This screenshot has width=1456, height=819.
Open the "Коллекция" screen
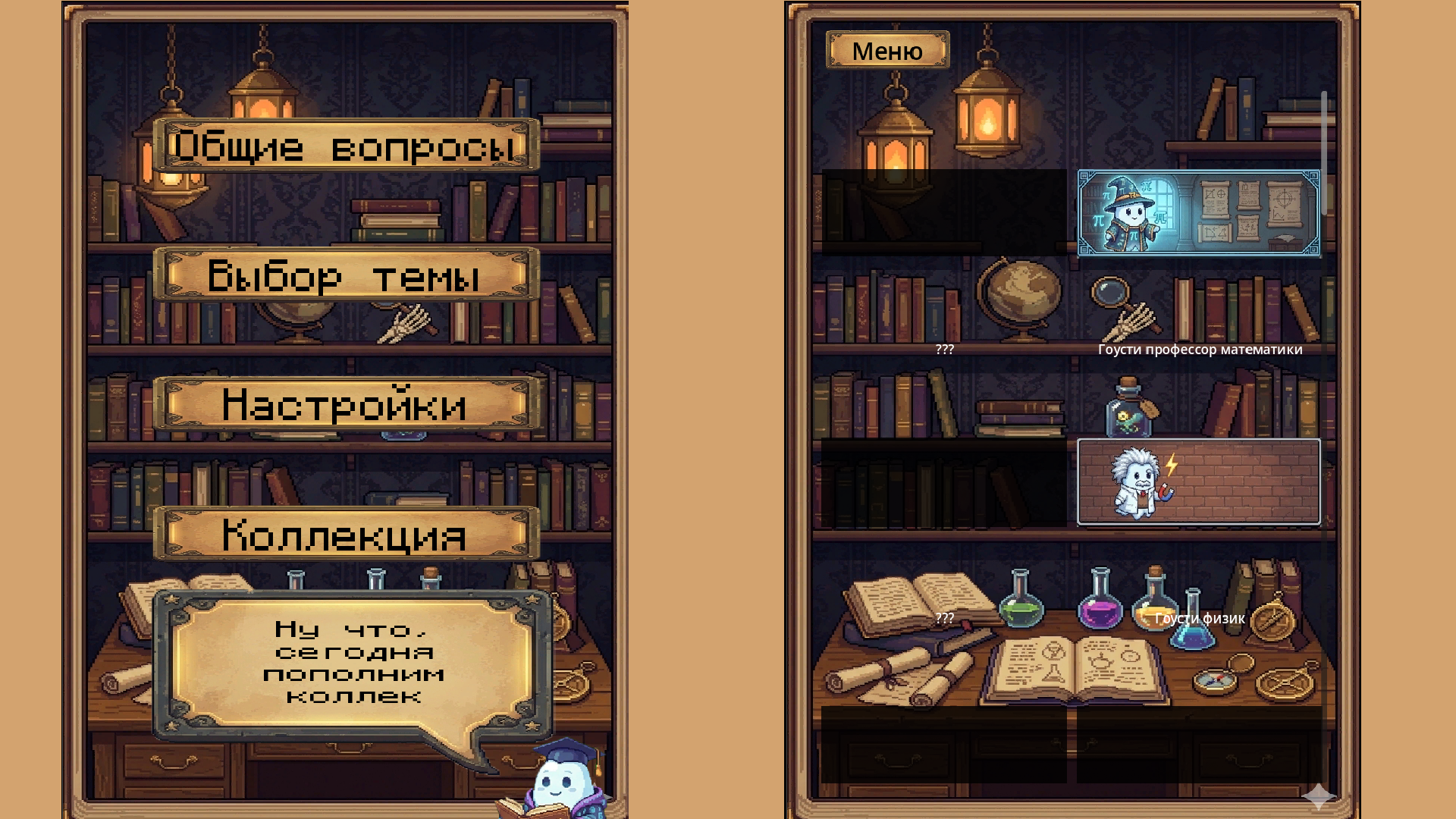[345, 536]
